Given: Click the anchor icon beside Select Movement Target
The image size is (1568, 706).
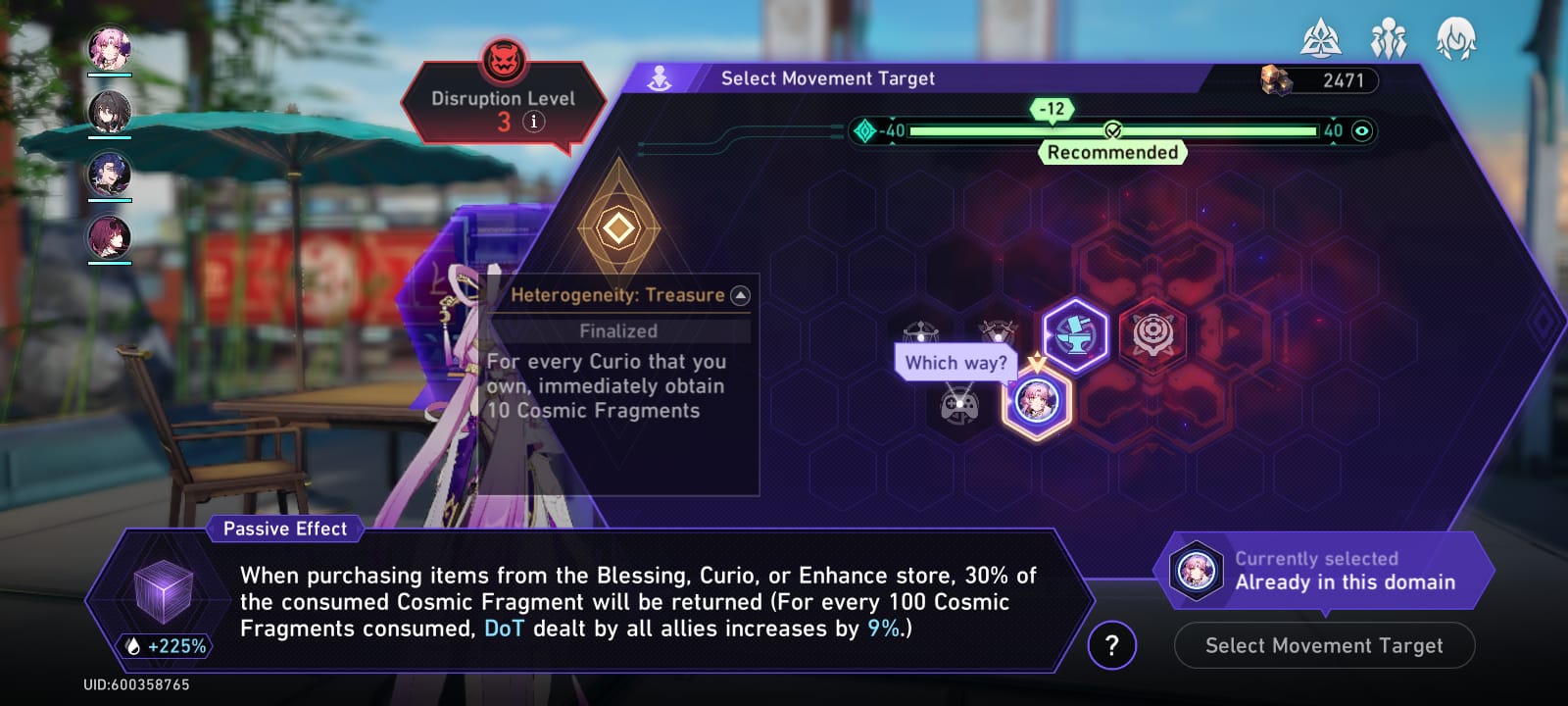Looking at the screenshot, I should pyautogui.click(x=662, y=76).
